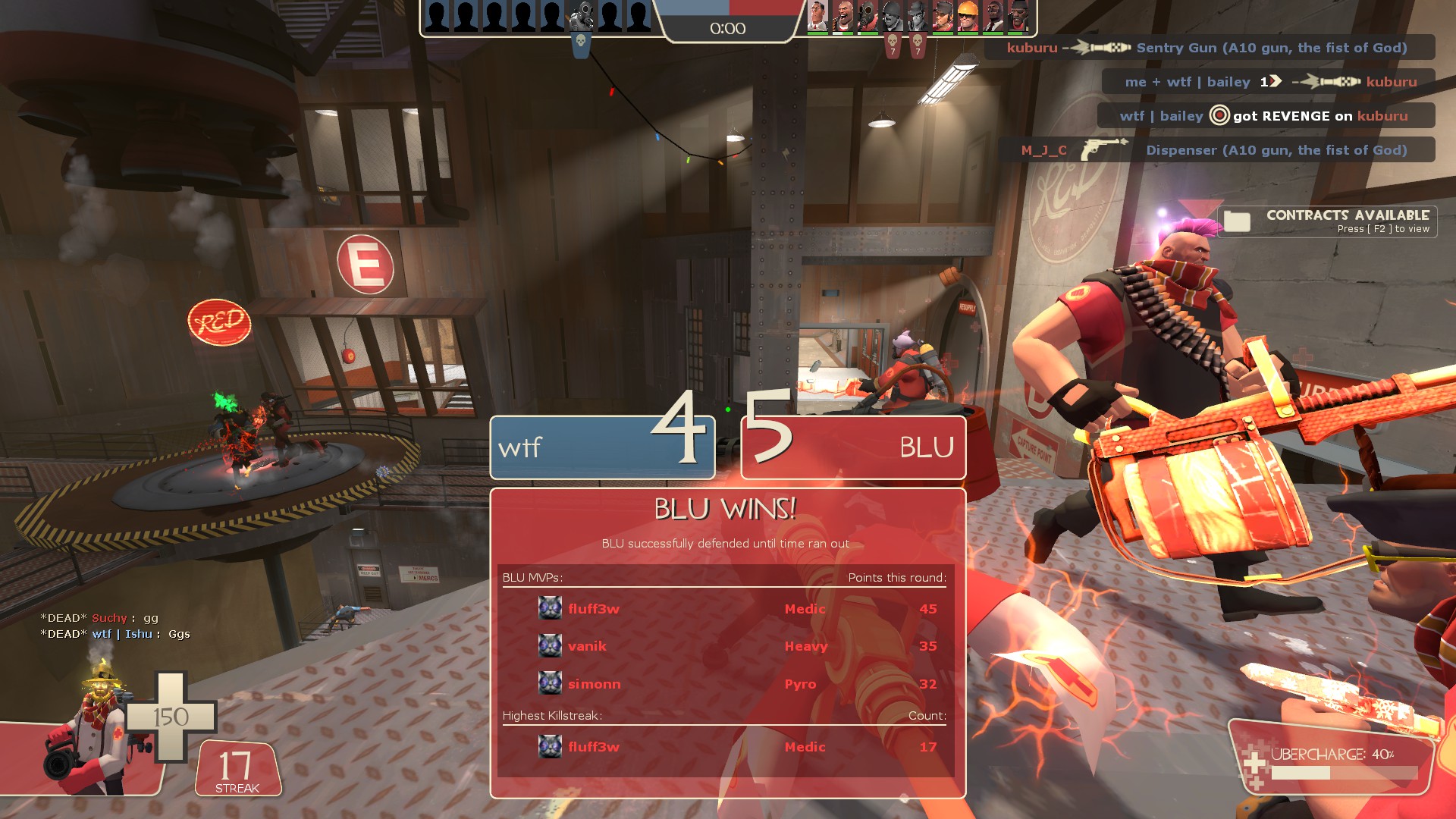Click the Demoman portrait in the top bar
This screenshot has height=819, width=1456.
1018,17
